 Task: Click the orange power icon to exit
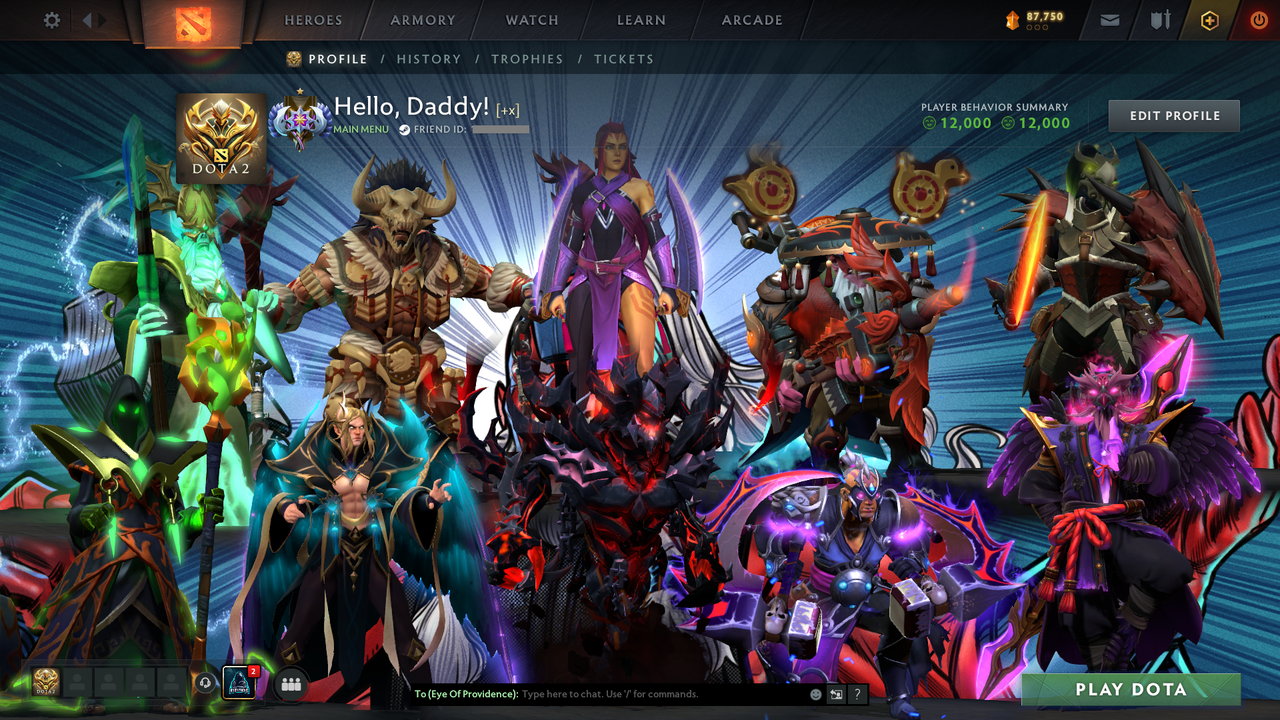[x=1257, y=19]
